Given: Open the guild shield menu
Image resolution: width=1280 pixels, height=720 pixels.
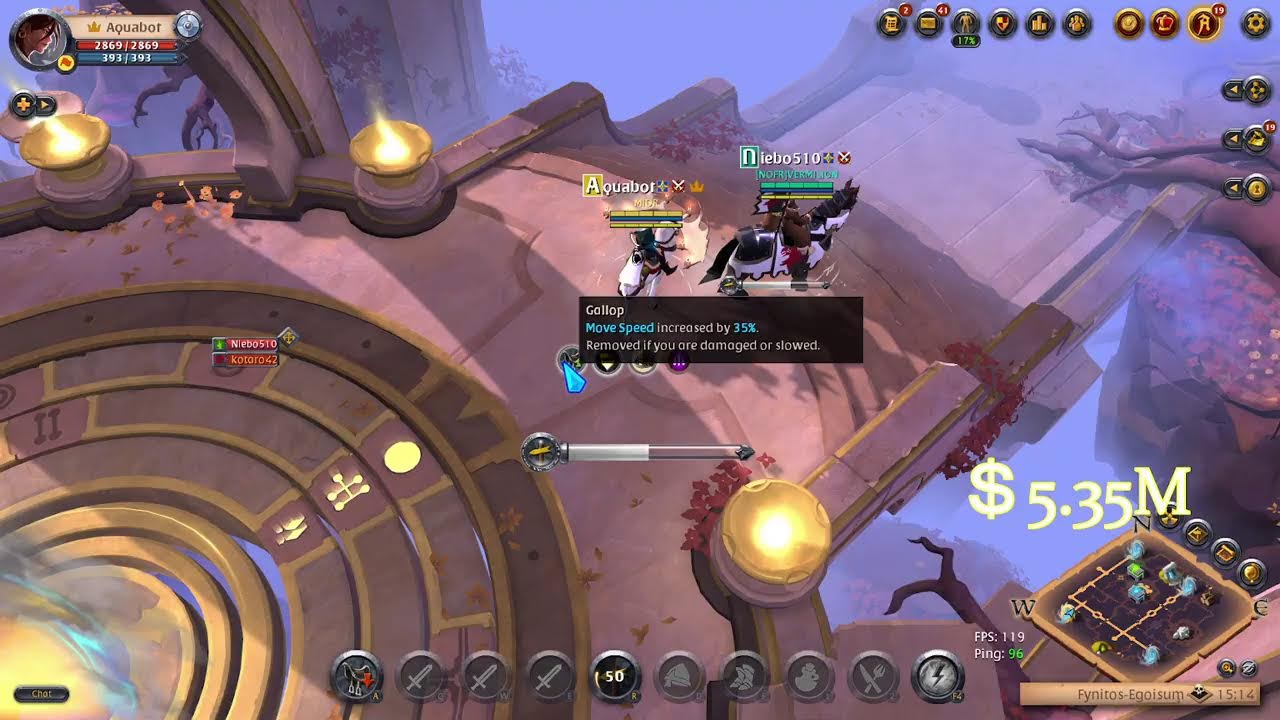Looking at the screenshot, I should (x=1003, y=23).
